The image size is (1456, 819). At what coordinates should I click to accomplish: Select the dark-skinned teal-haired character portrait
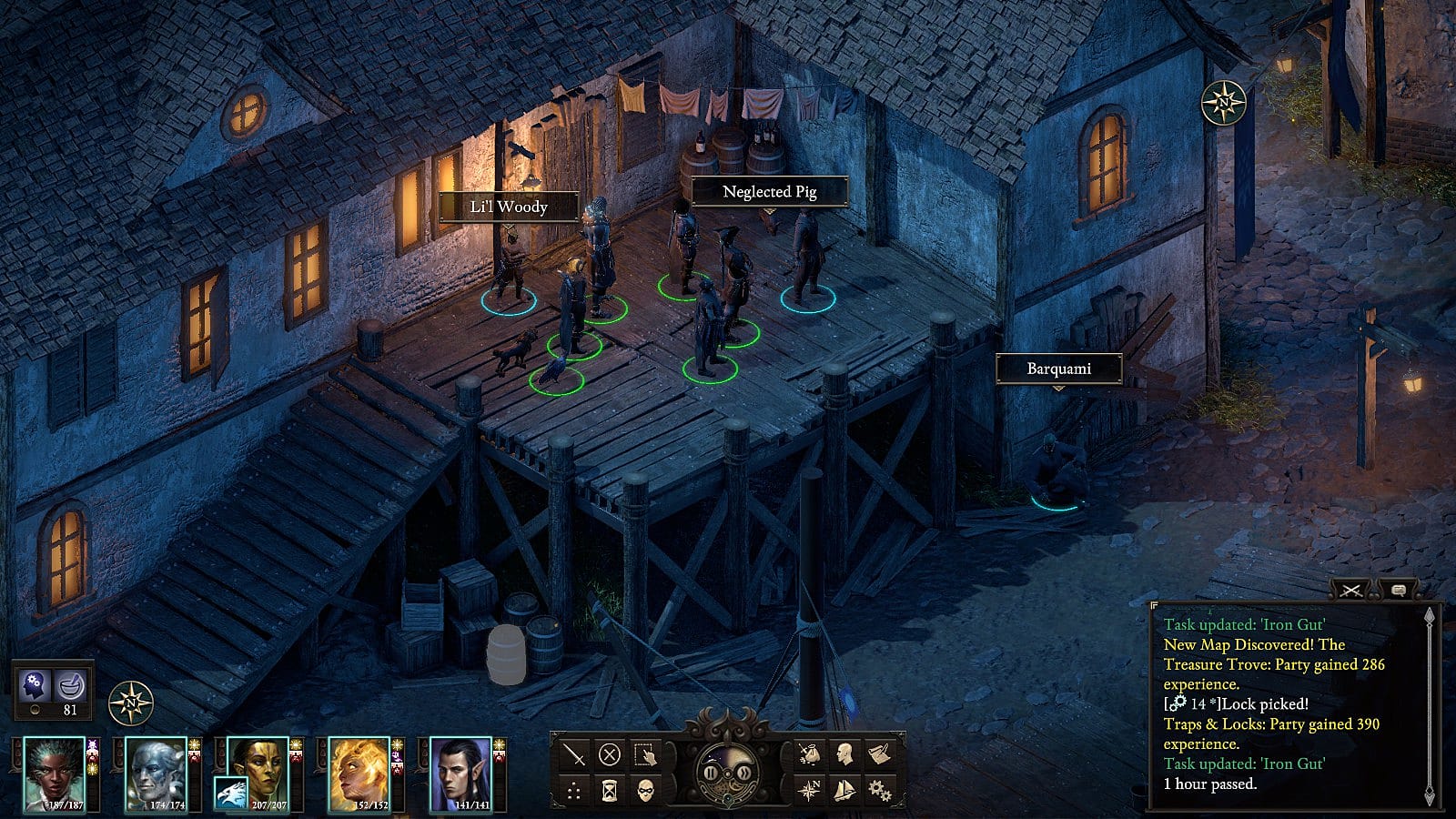pos(53,773)
